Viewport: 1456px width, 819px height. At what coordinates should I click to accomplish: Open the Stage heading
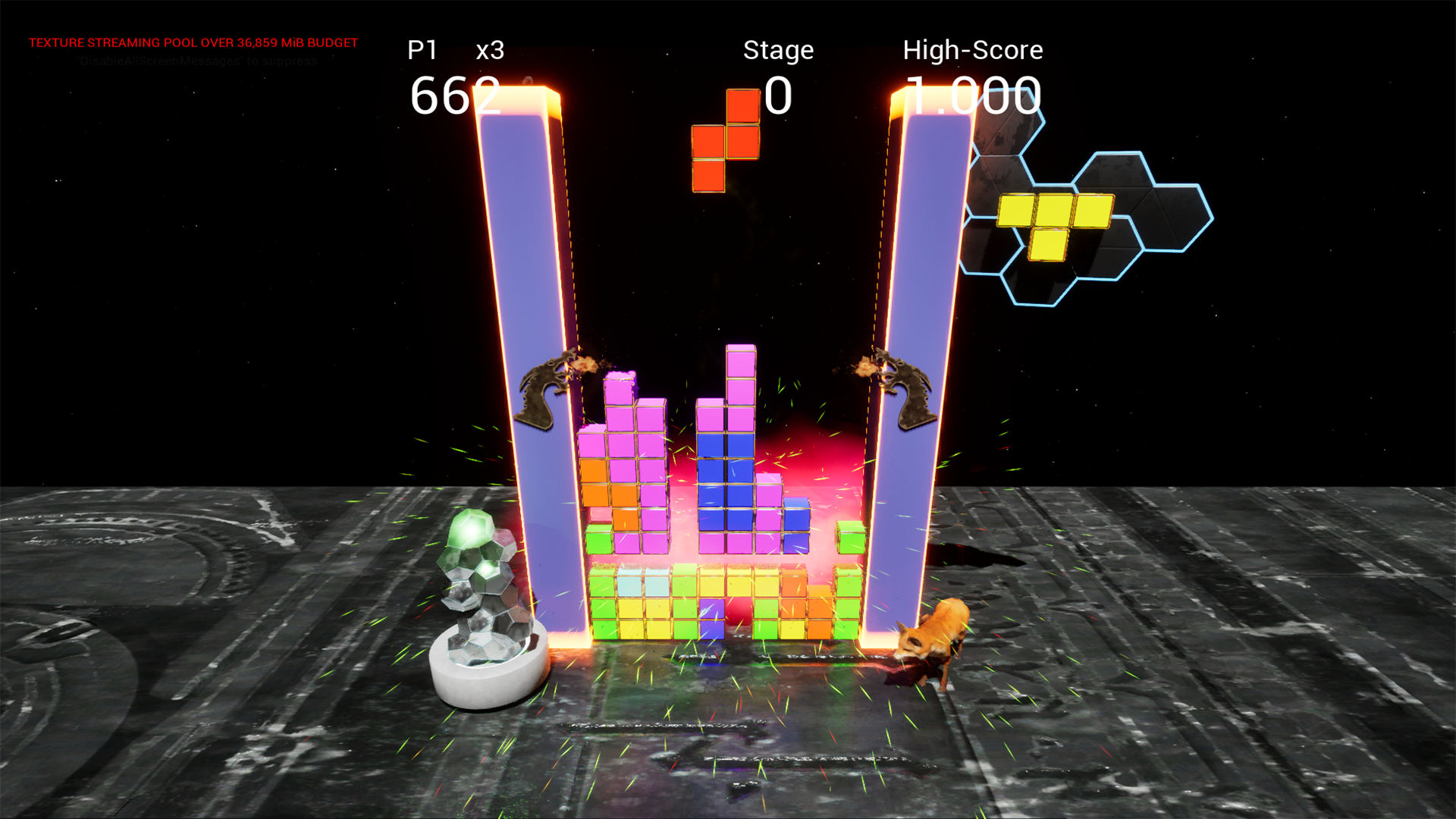pos(778,50)
